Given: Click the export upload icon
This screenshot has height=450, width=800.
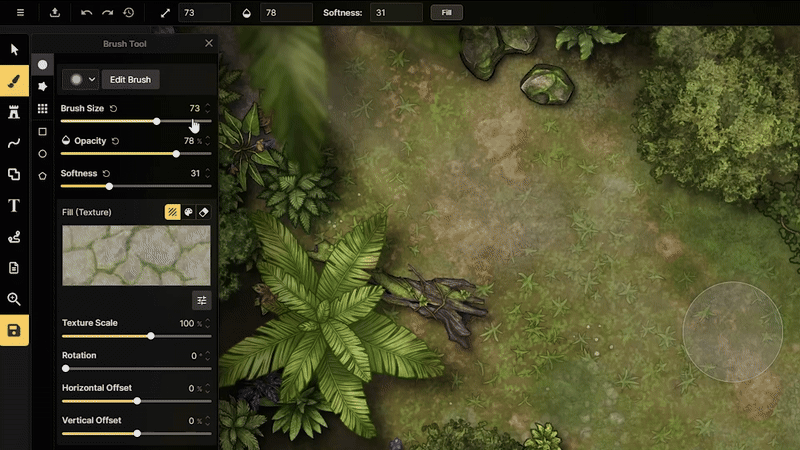Looking at the screenshot, I should pos(54,13).
